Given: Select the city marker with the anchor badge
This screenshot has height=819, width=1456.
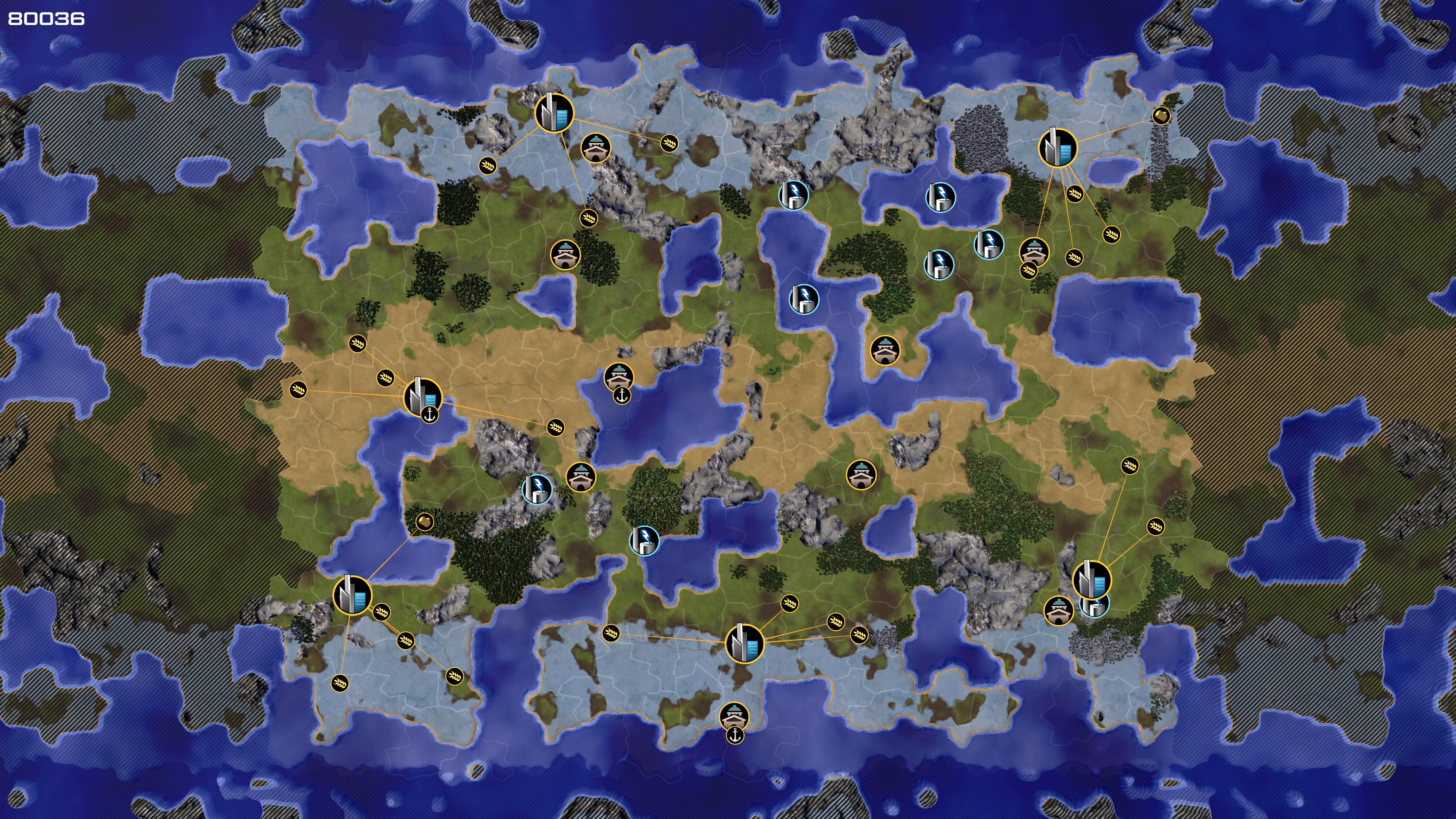Looking at the screenshot, I should point(422,395).
